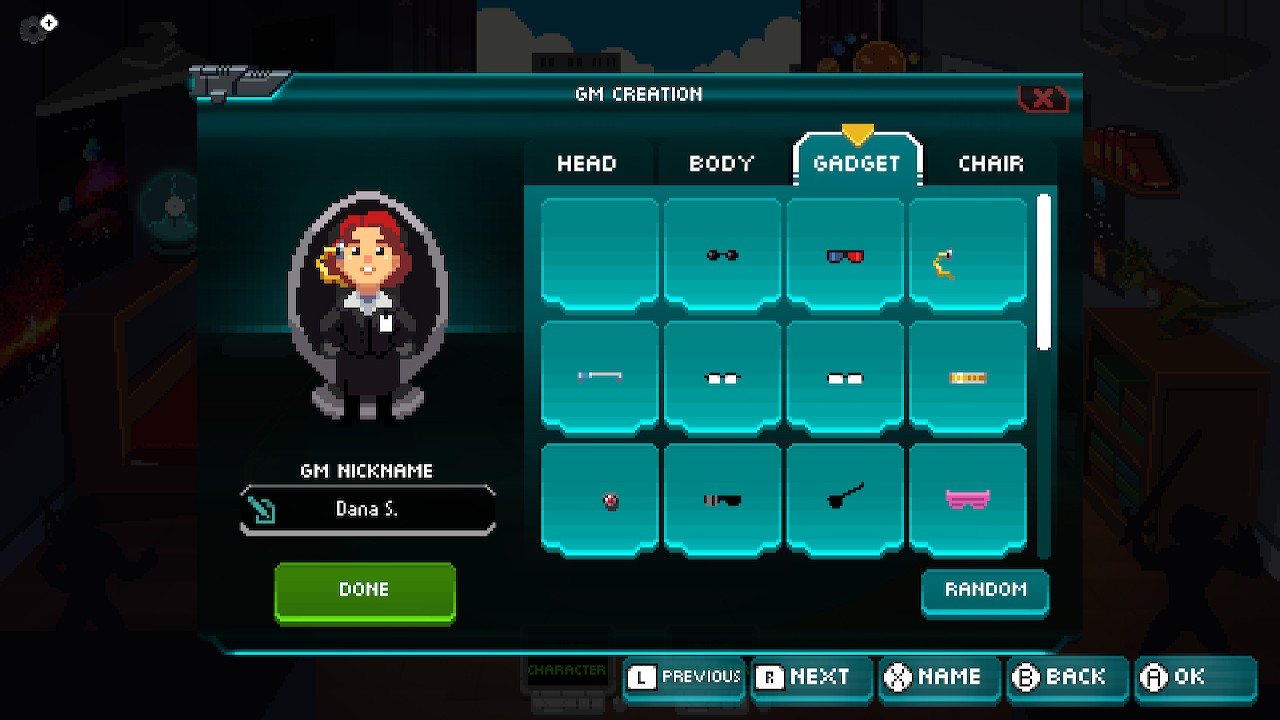Select the round black sunglasses gadget
Image resolution: width=1280 pixels, height=720 pixels.
[x=722, y=253]
